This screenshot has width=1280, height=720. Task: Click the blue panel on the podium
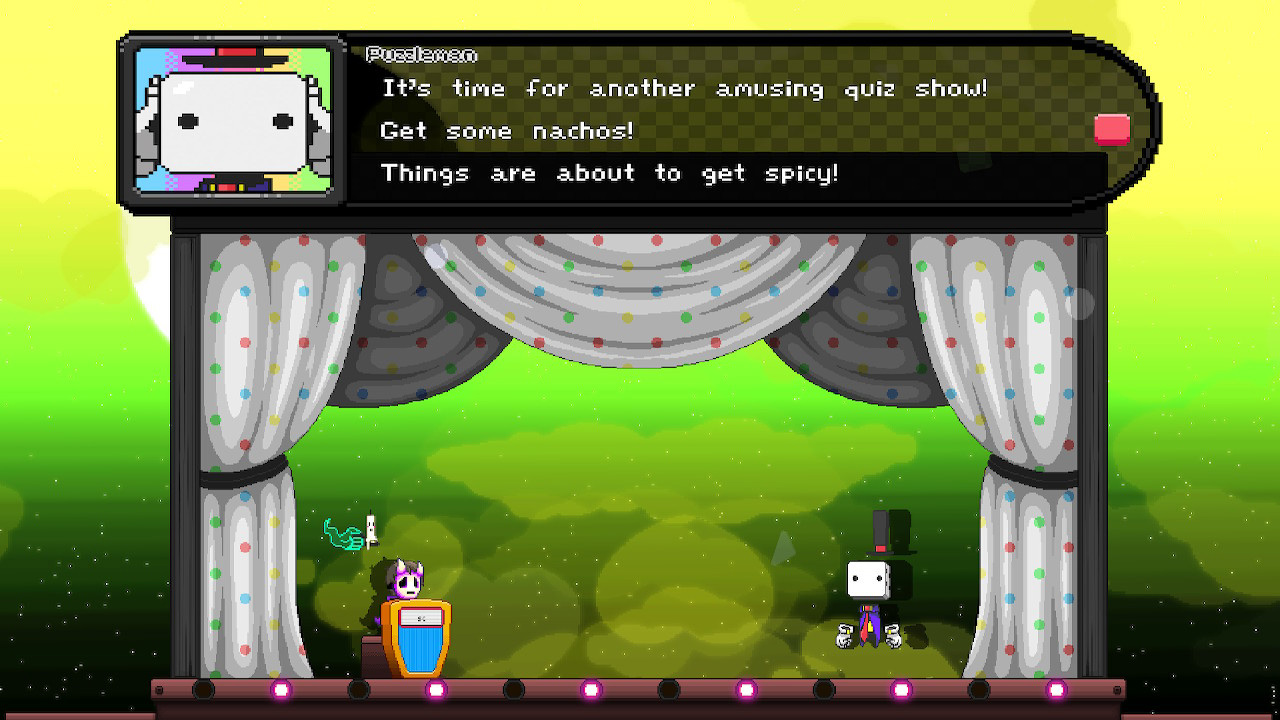coord(422,650)
